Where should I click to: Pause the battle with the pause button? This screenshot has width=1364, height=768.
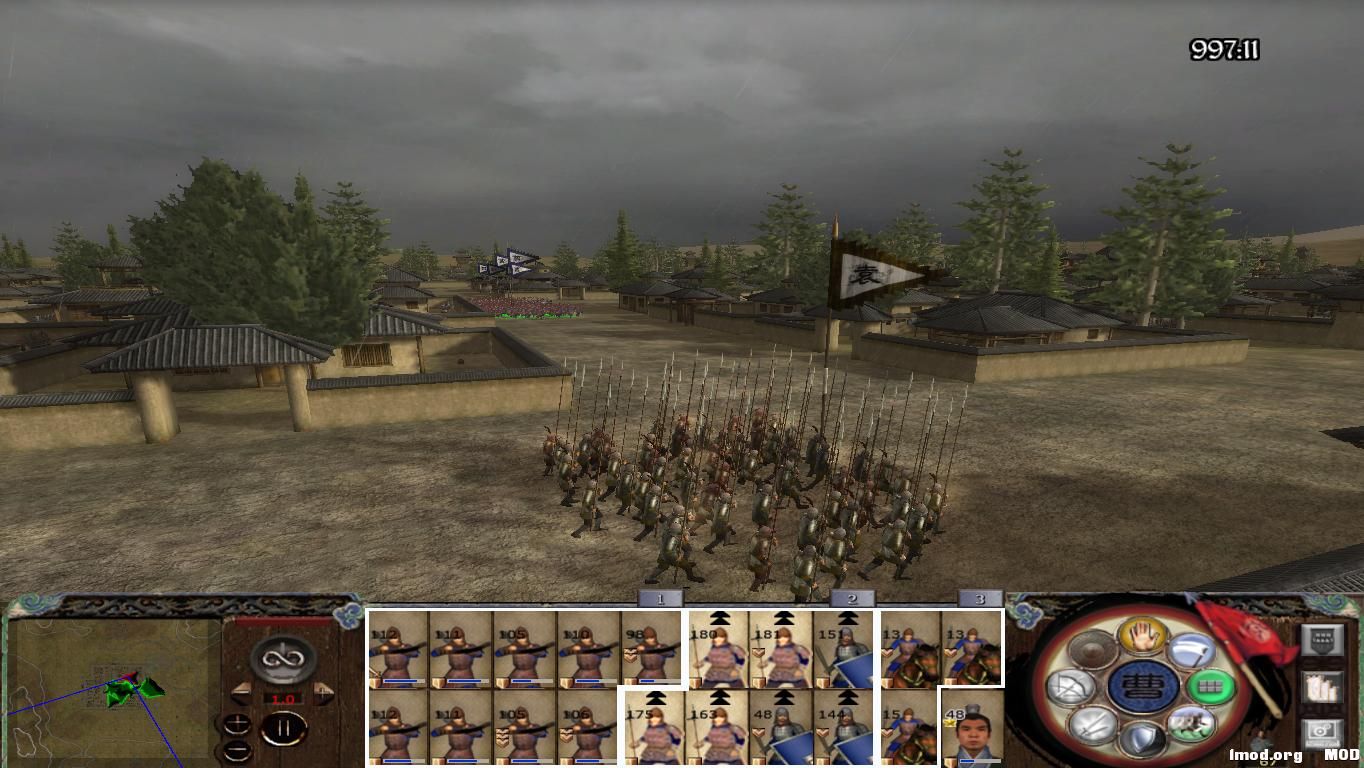[285, 727]
